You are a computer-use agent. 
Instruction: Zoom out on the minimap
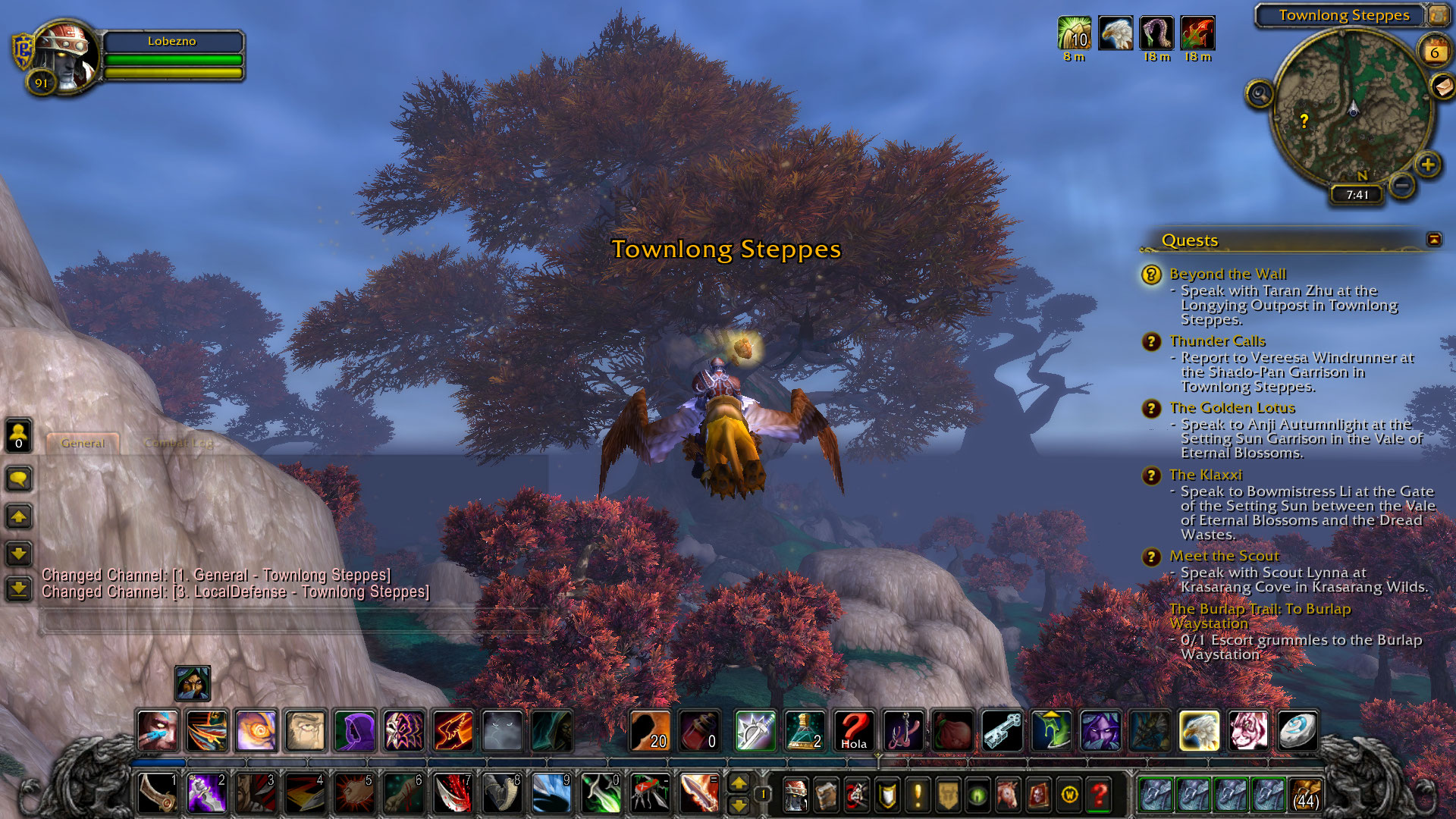pyautogui.click(x=1402, y=184)
